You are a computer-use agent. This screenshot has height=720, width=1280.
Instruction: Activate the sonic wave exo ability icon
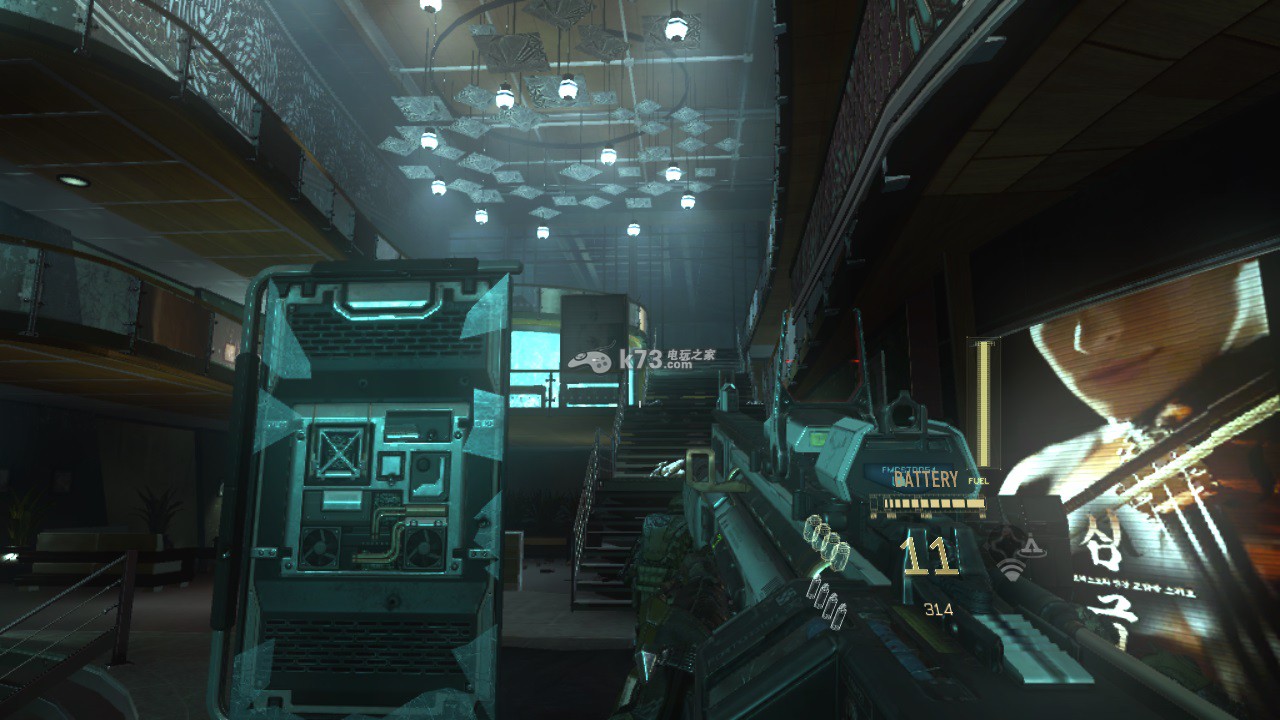point(1012,571)
